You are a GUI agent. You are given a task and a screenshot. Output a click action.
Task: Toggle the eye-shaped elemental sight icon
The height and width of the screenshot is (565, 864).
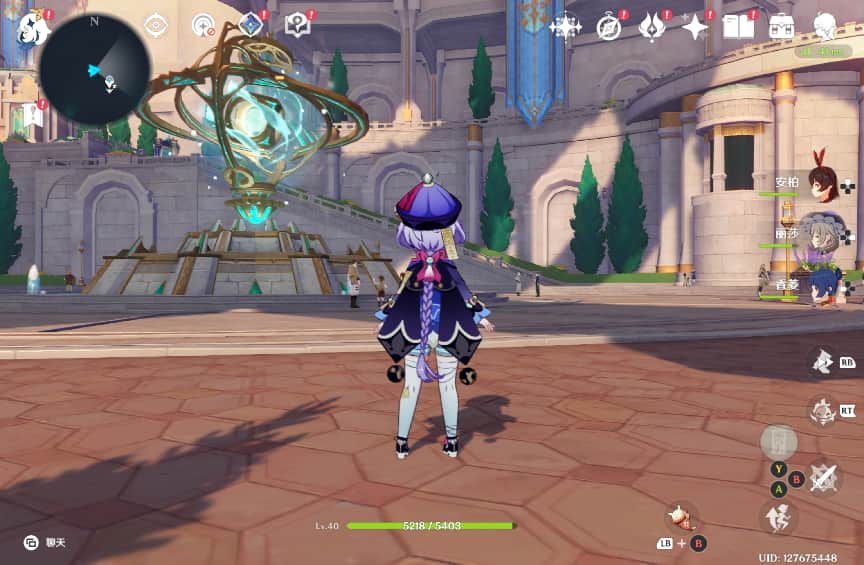click(156, 25)
